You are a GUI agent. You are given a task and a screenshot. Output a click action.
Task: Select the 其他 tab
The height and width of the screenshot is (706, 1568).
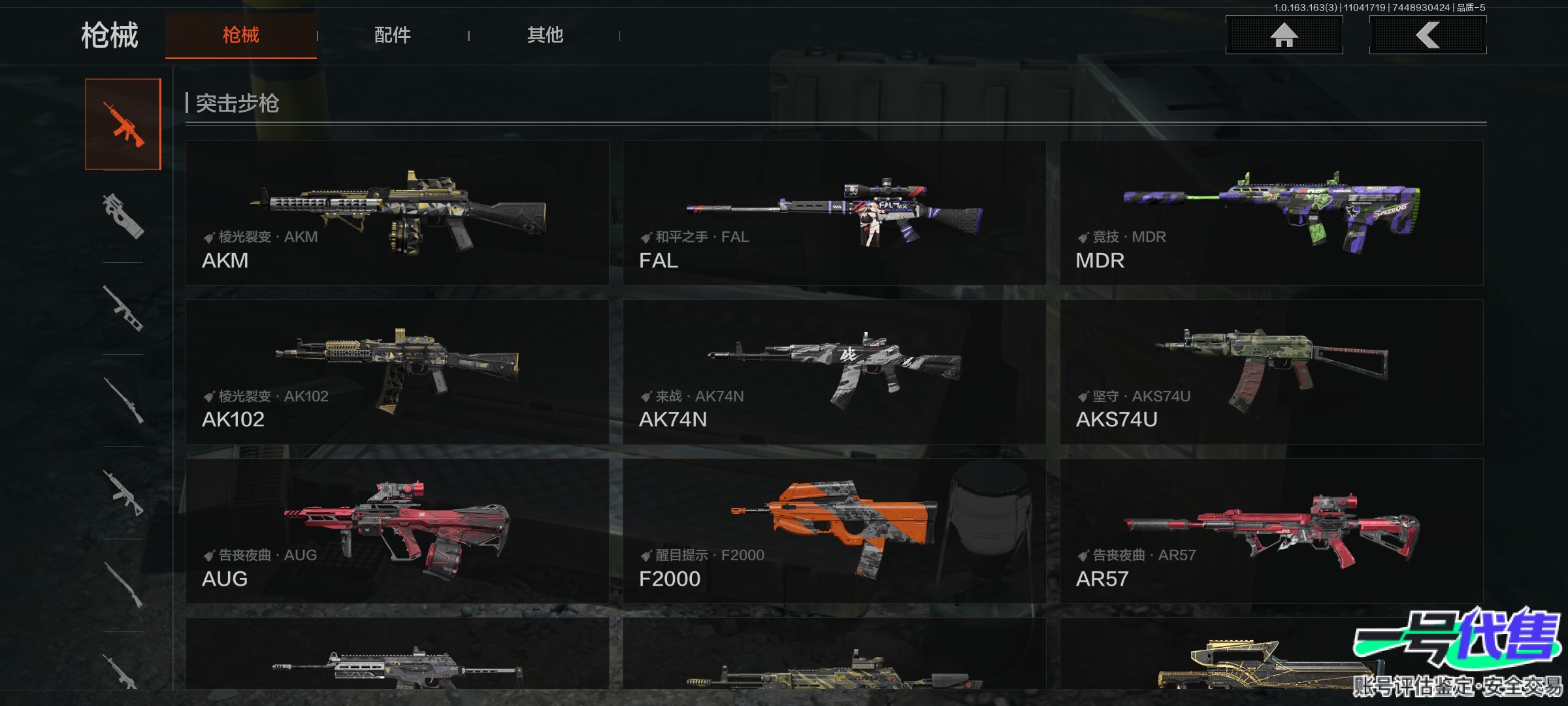[545, 35]
